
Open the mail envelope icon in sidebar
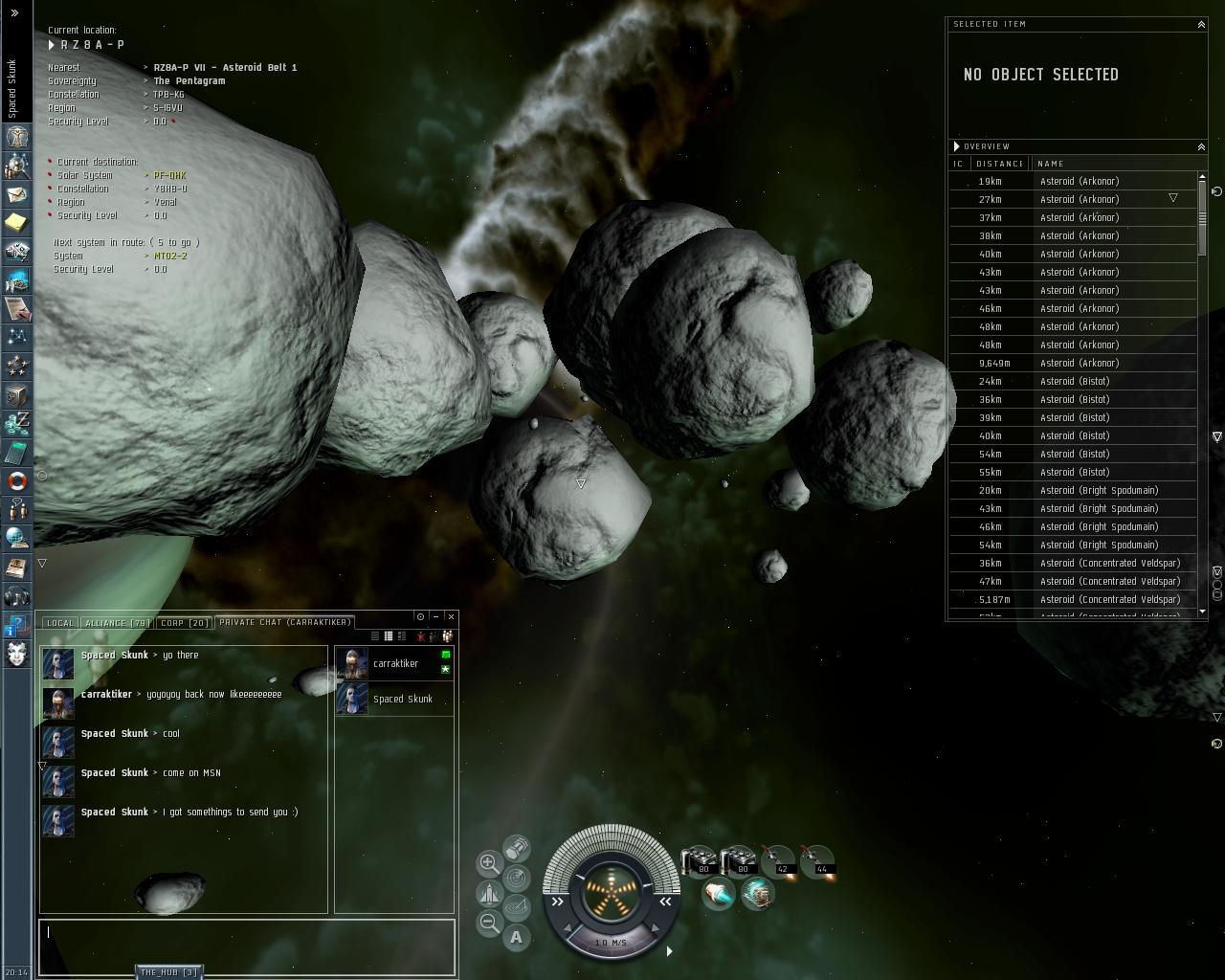[x=16, y=194]
